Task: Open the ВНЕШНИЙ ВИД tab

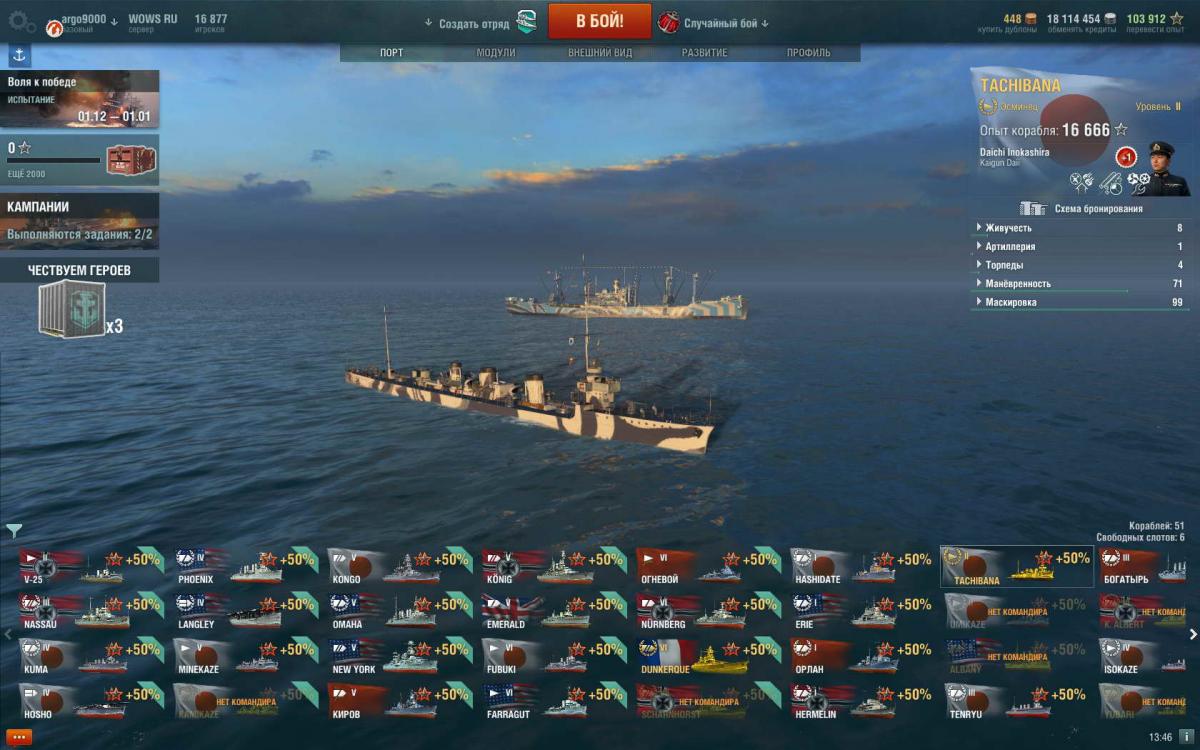Action: coord(600,53)
